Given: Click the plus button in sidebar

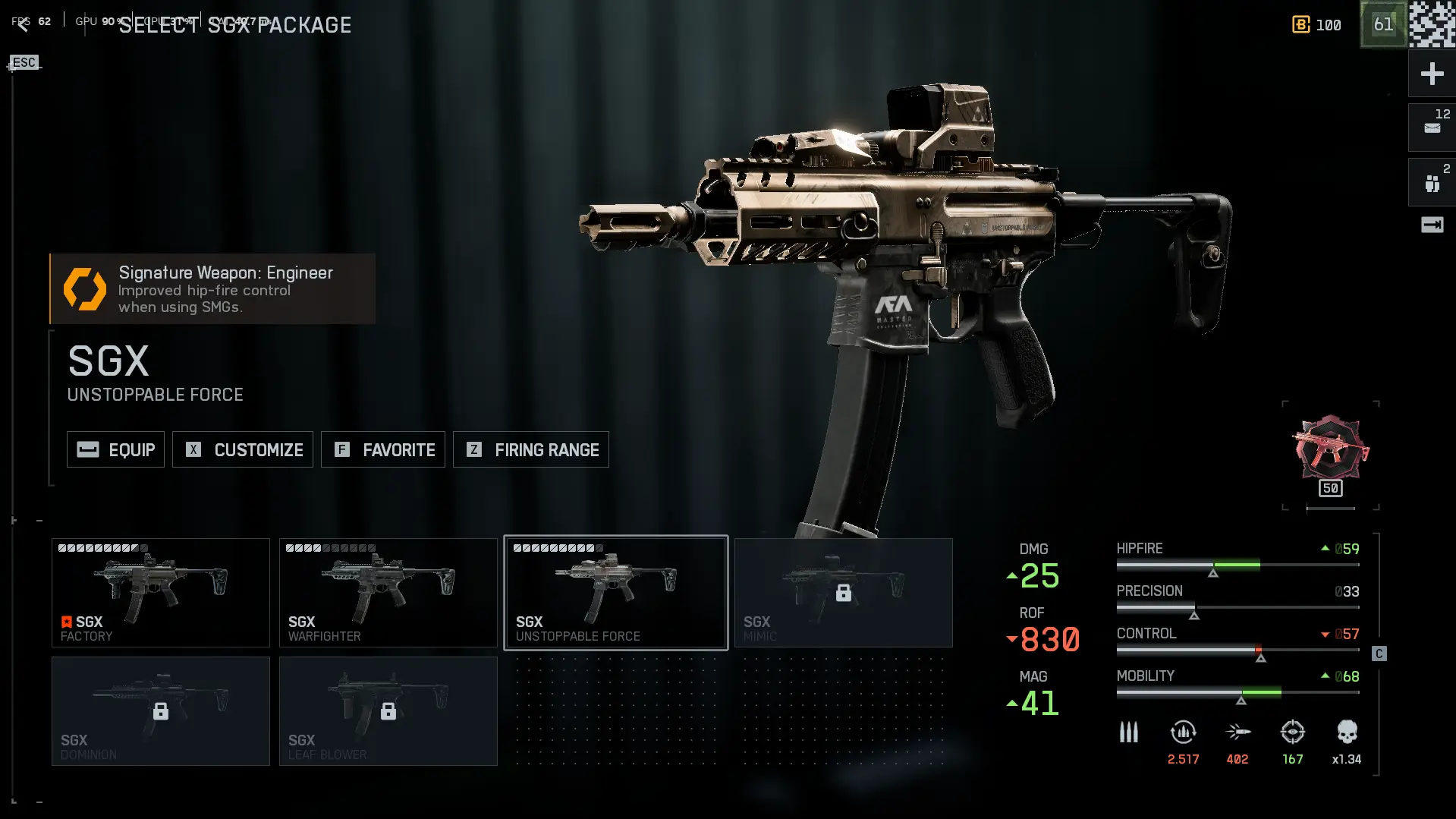Looking at the screenshot, I should [x=1432, y=74].
